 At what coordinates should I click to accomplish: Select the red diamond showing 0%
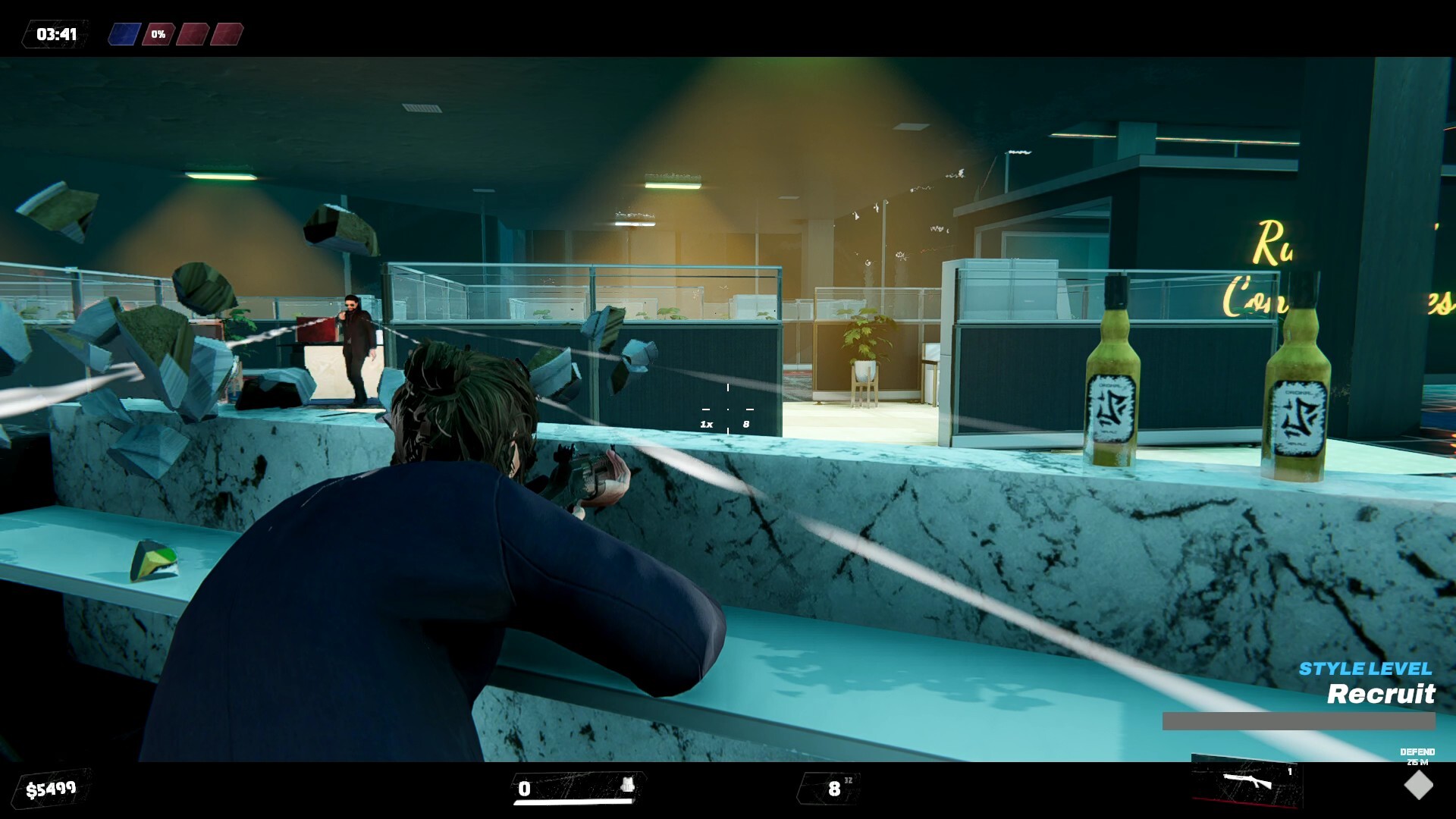tap(157, 33)
